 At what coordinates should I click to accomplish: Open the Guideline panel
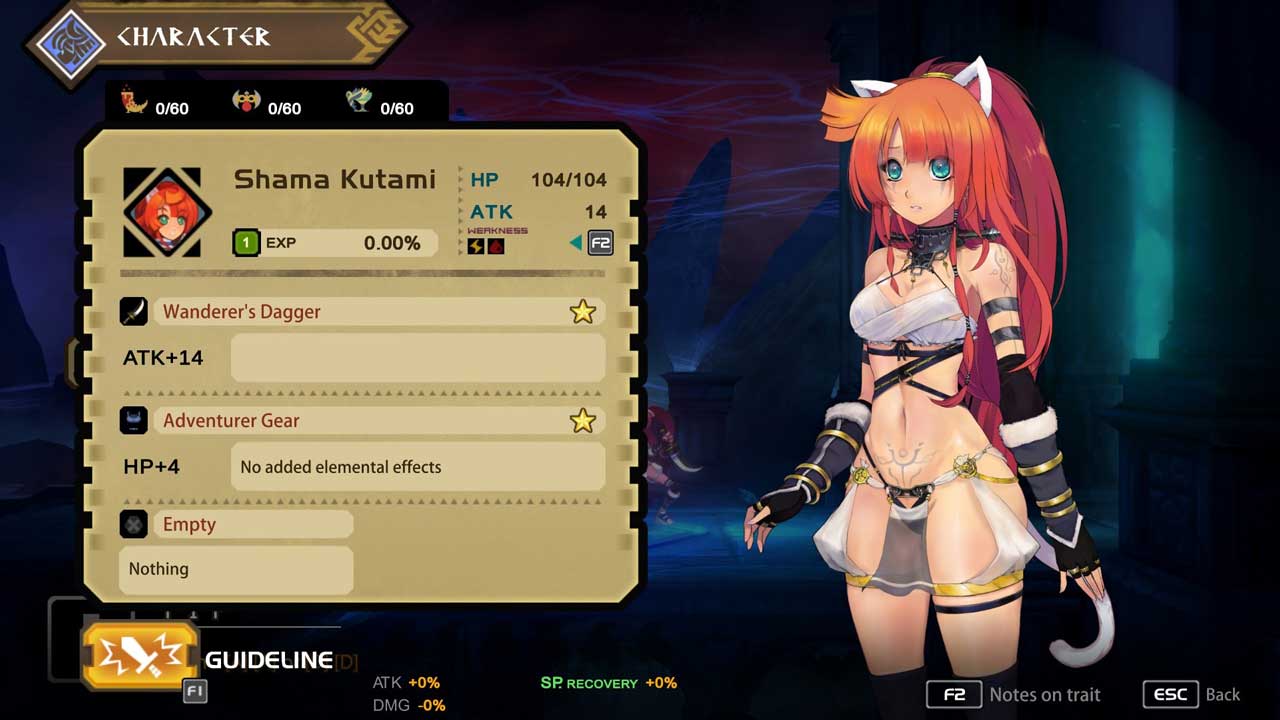140,656
